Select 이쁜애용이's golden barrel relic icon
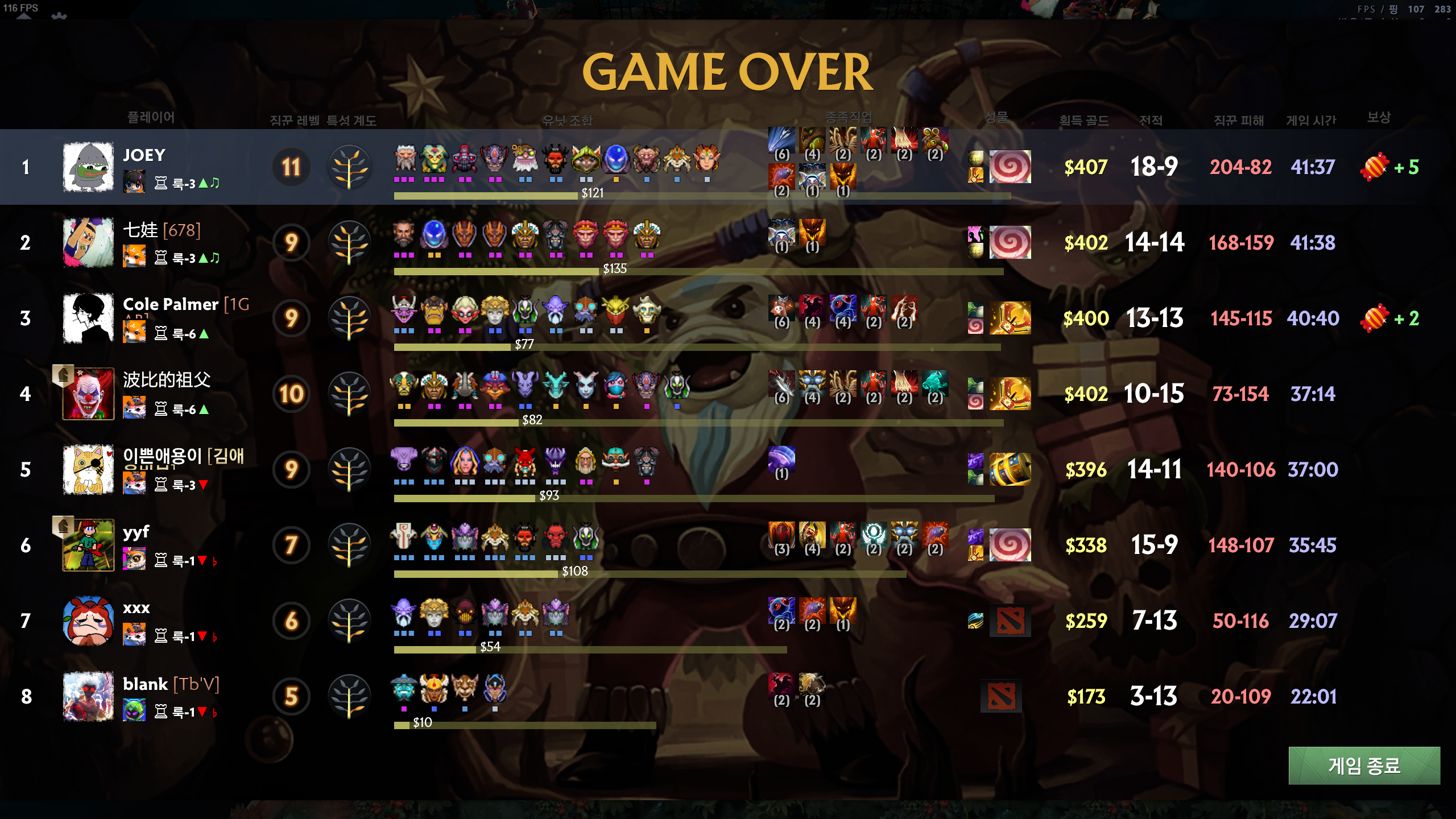The height and width of the screenshot is (819, 1456). [x=1010, y=469]
